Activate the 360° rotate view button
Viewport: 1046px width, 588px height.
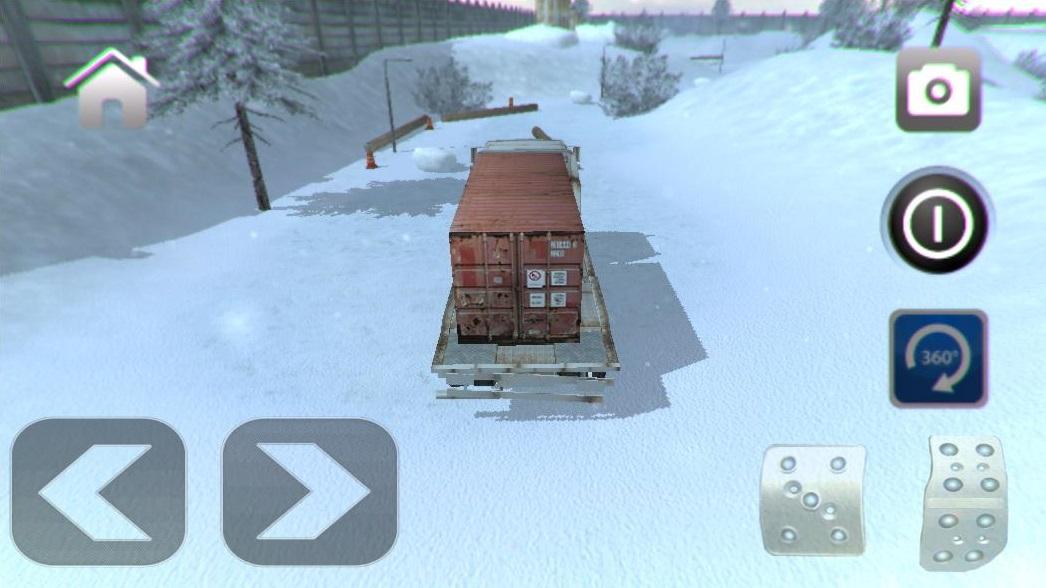coord(938,358)
